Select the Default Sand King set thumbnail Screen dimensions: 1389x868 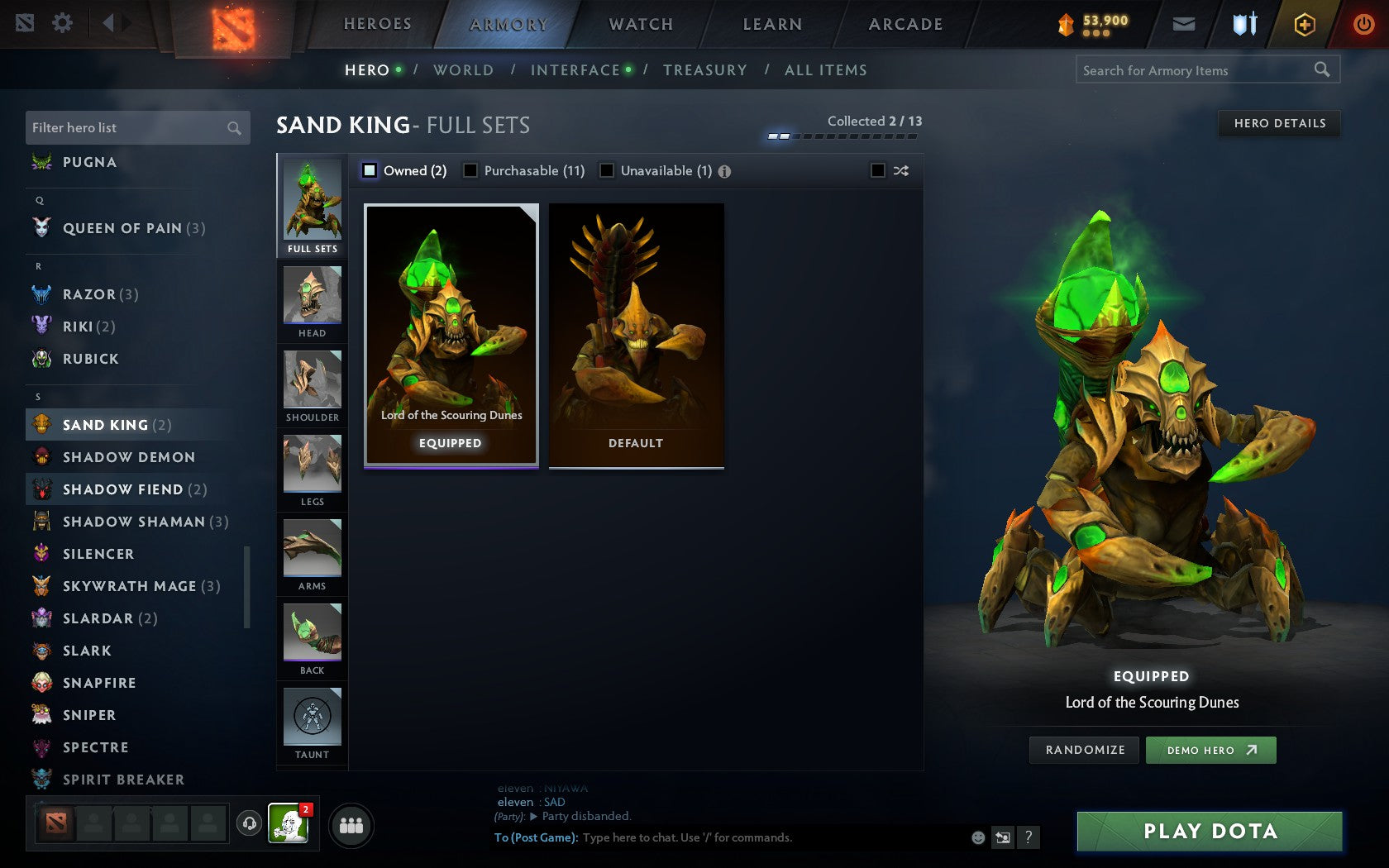pyautogui.click(x=636, y=333)
